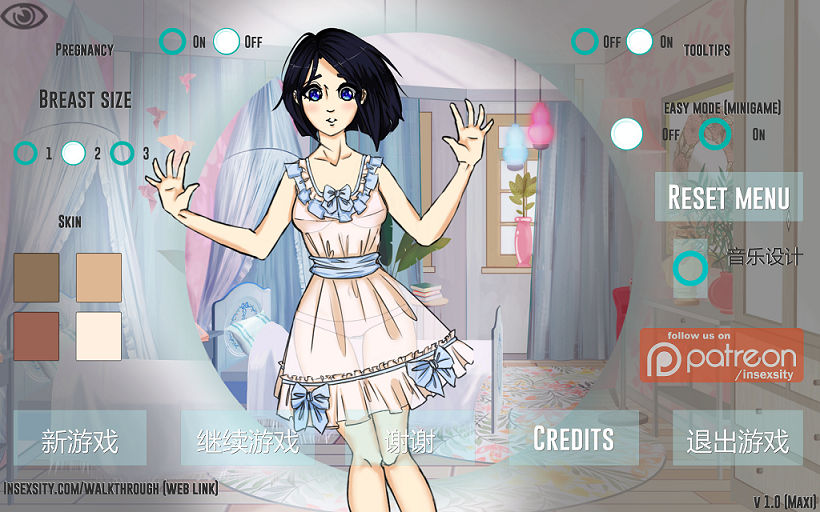Click the Reset Menu button
Screen dimensions: 820x512
point(728,197)
